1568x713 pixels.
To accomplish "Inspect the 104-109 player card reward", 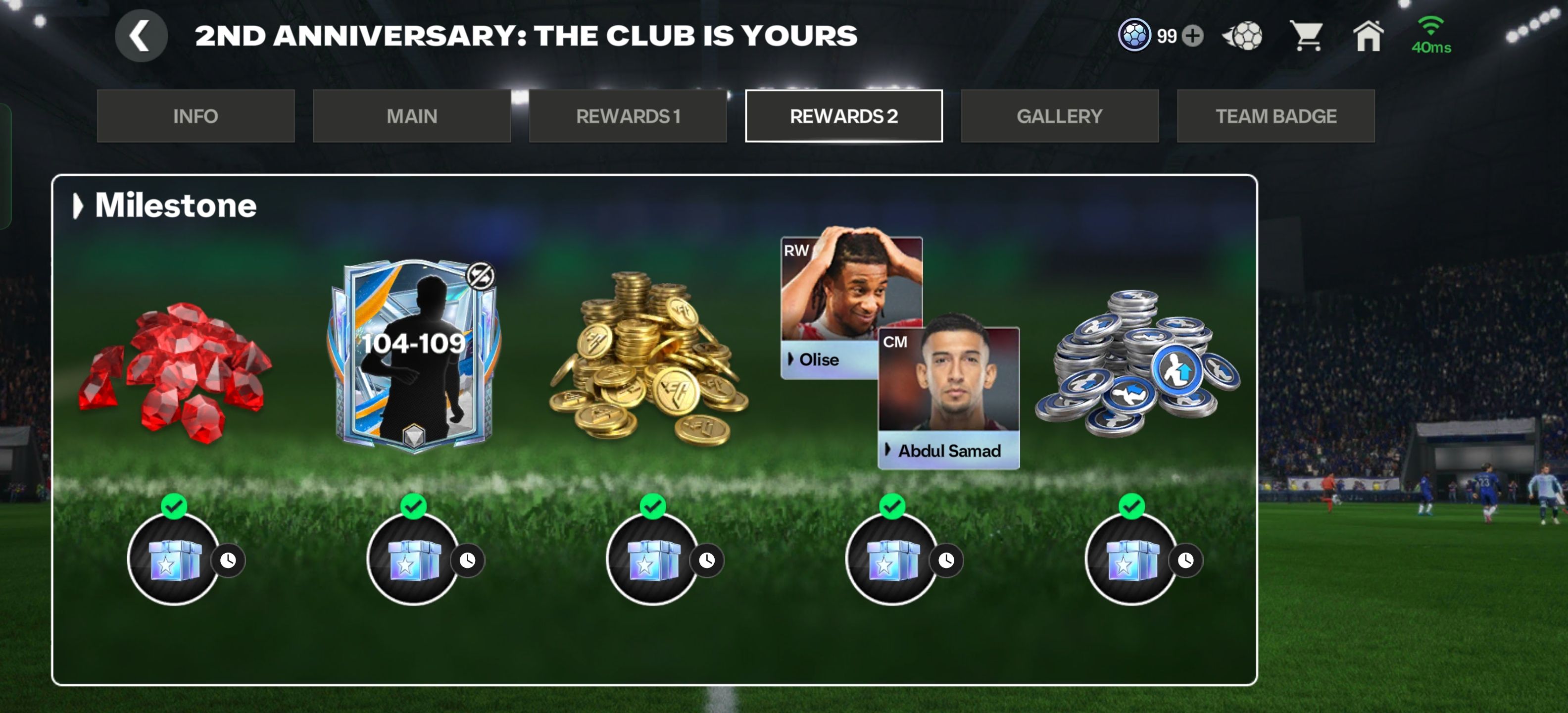I will tap(414, 356).
